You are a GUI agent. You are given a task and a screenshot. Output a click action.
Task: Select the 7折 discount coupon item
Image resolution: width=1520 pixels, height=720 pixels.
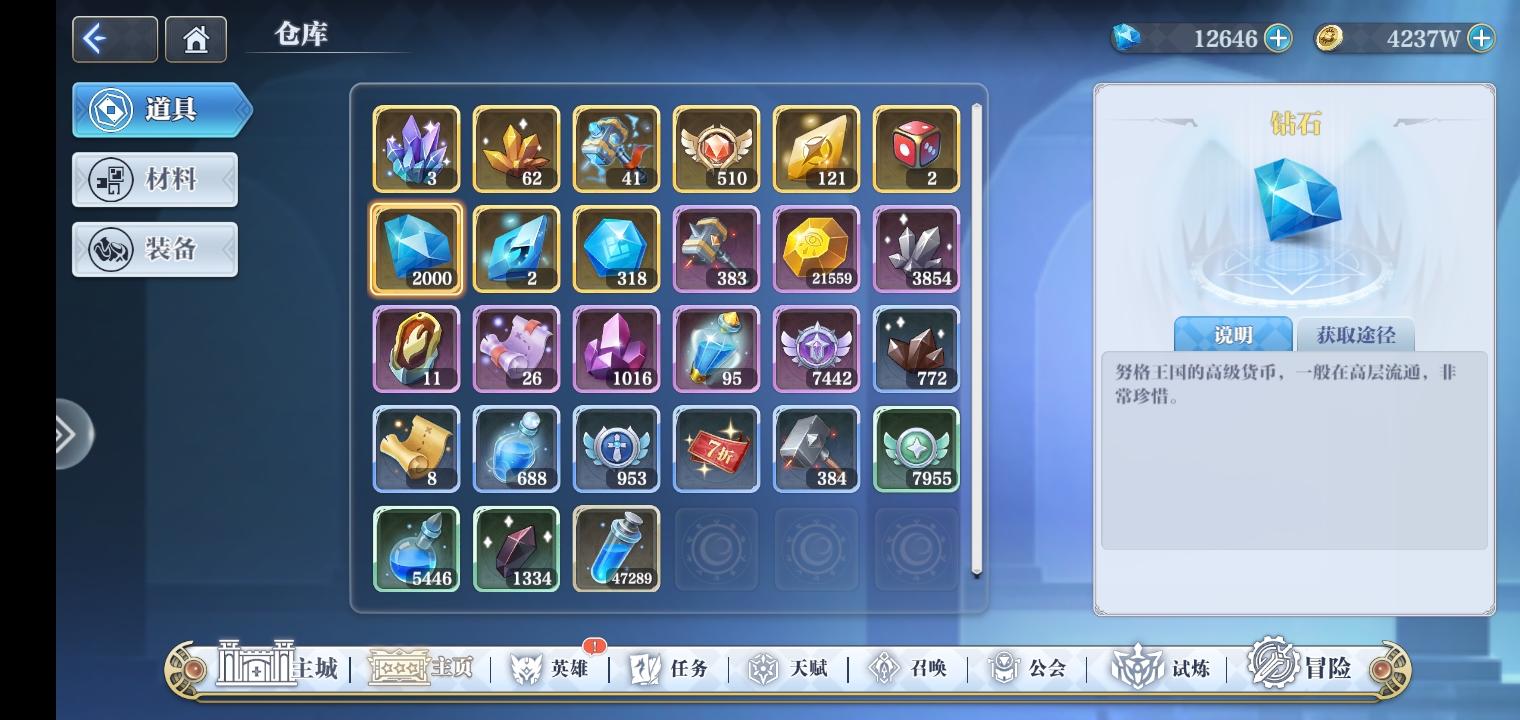716,448
